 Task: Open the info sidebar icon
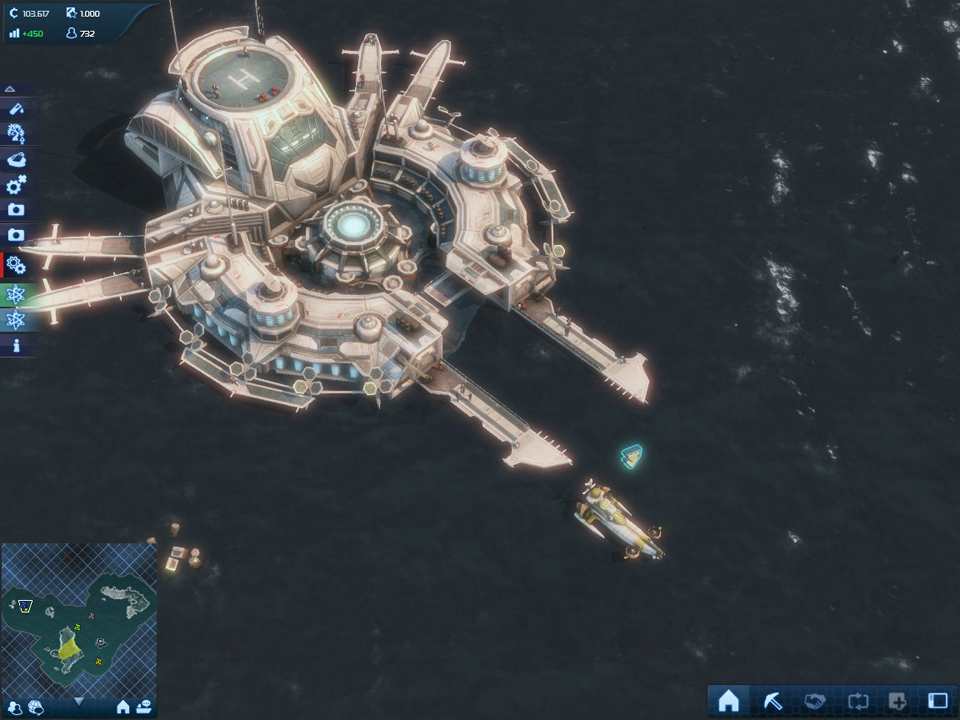point(16,346)
